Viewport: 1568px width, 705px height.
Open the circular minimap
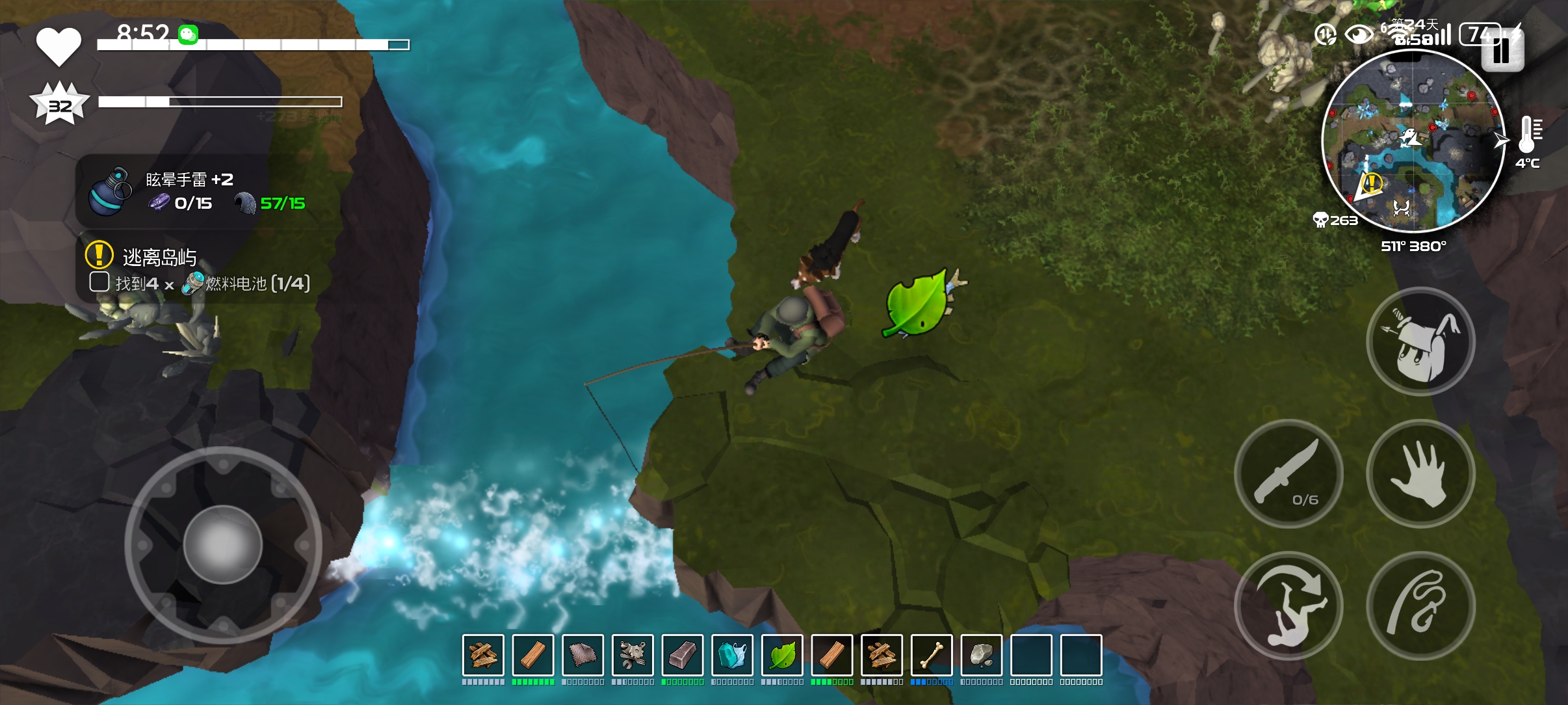coord(1413,141)
